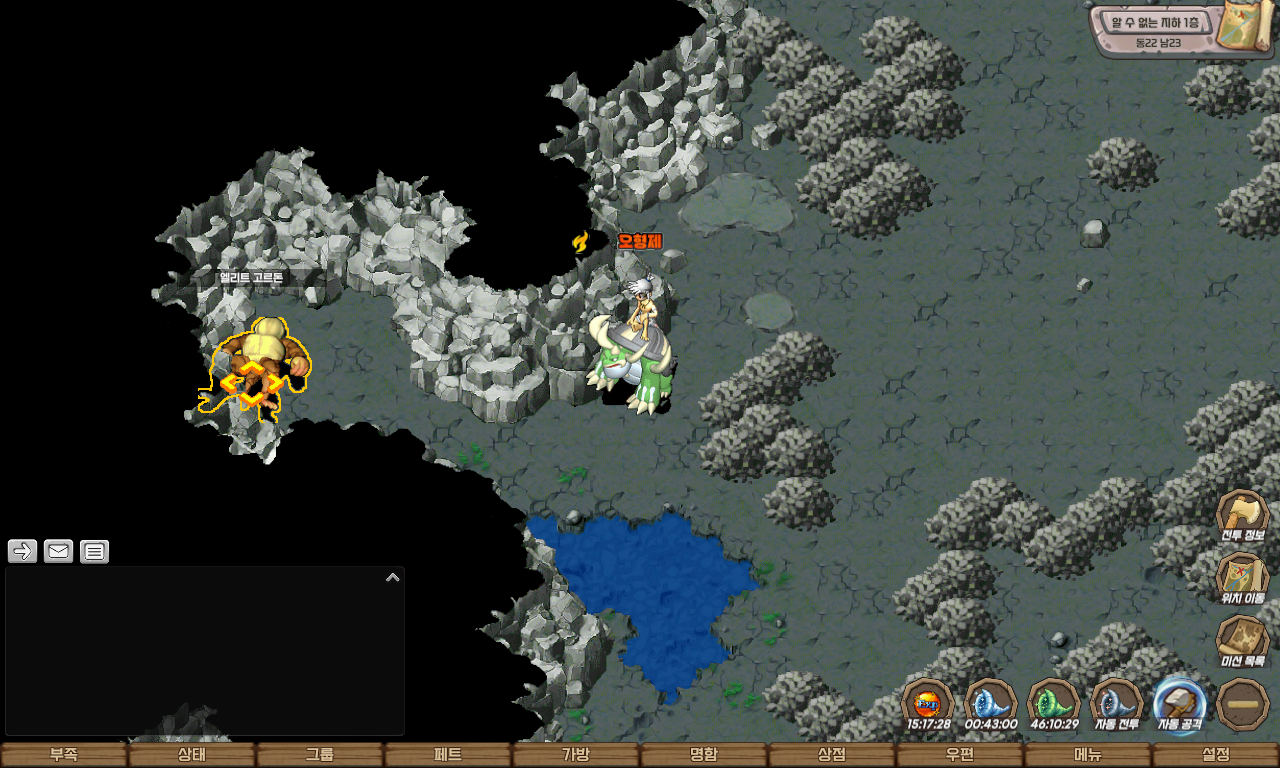This screenshot has height=768, width=1280.
Task: Open the 부족 (tribe) menu
Action: point(64,755)
